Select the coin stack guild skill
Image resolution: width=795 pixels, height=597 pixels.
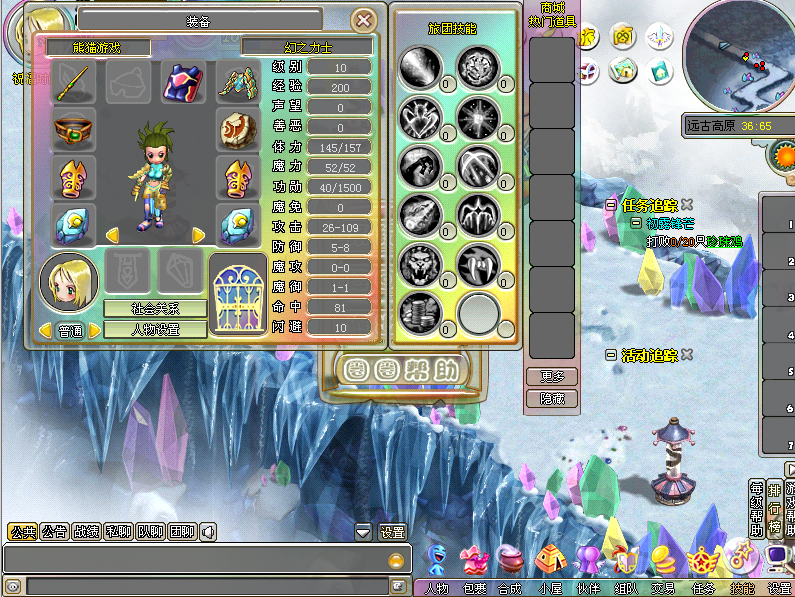pos(420,311)
